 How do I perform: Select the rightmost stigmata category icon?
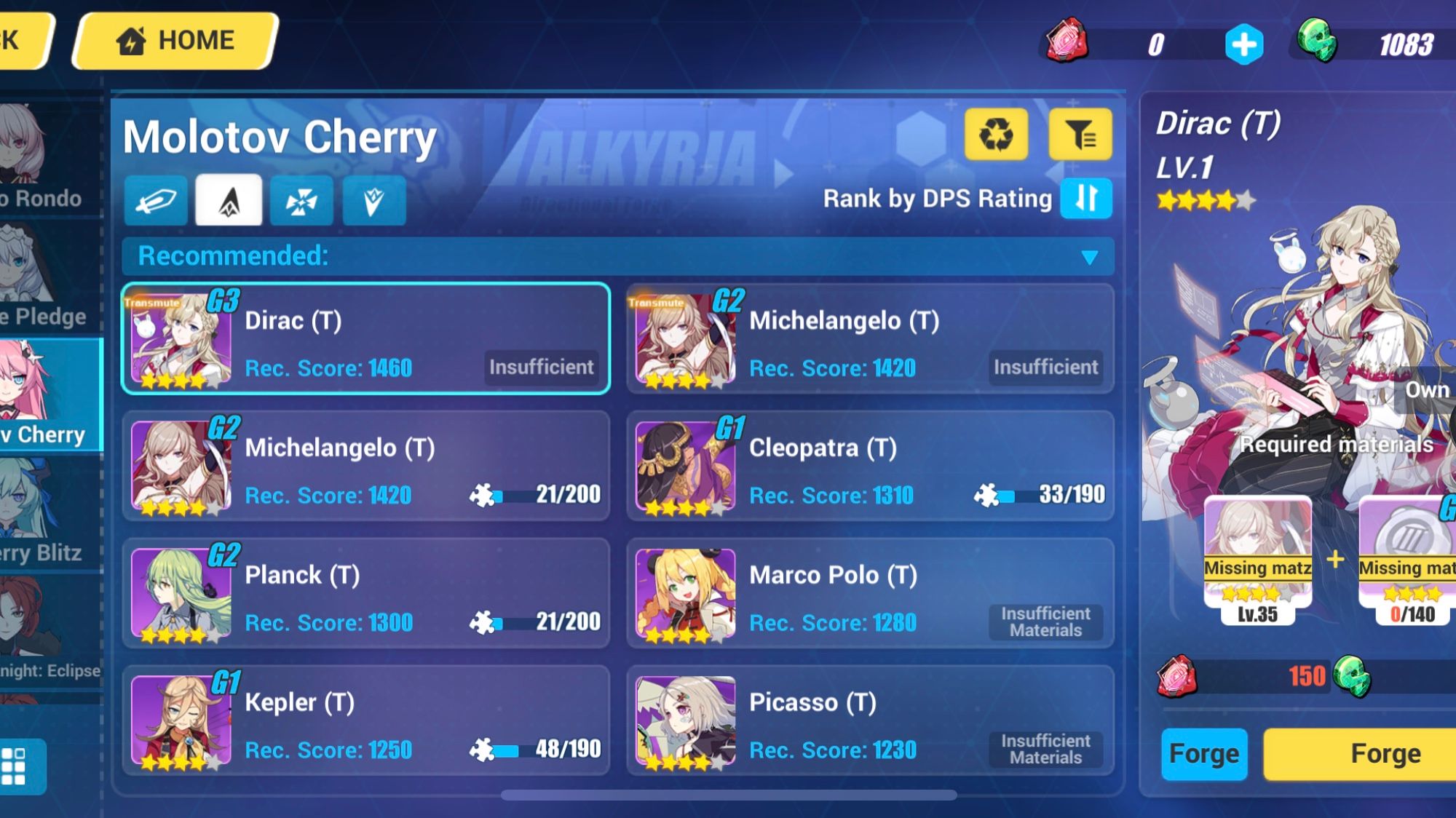click(x=373, y=201)
